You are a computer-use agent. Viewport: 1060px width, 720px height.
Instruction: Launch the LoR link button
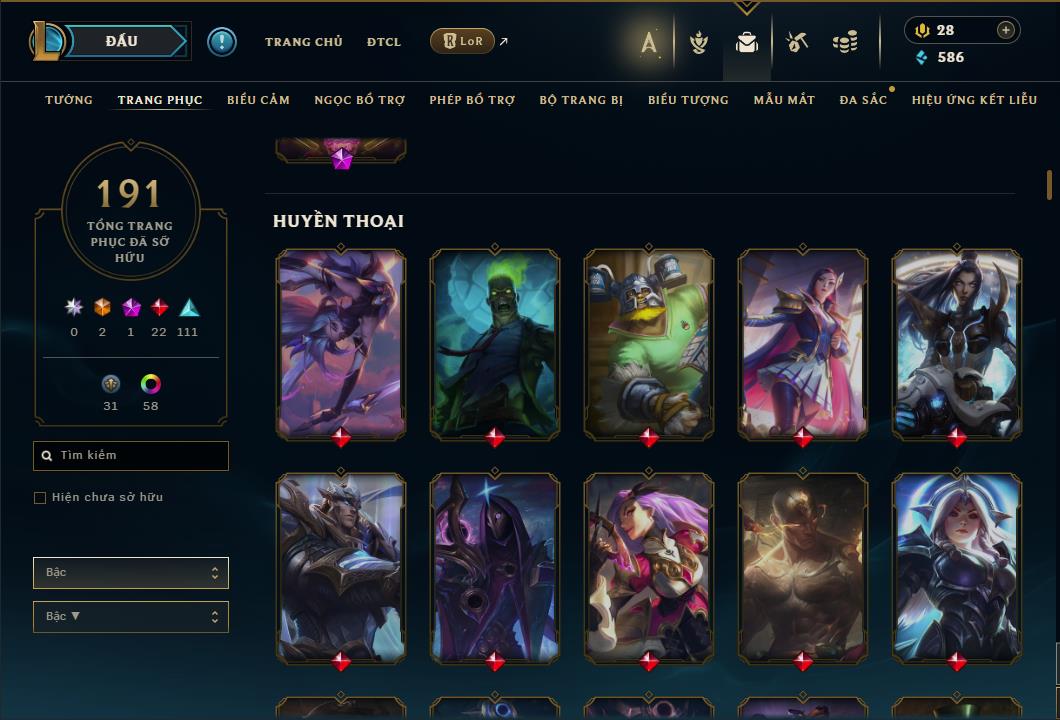[x=462, y=41]
